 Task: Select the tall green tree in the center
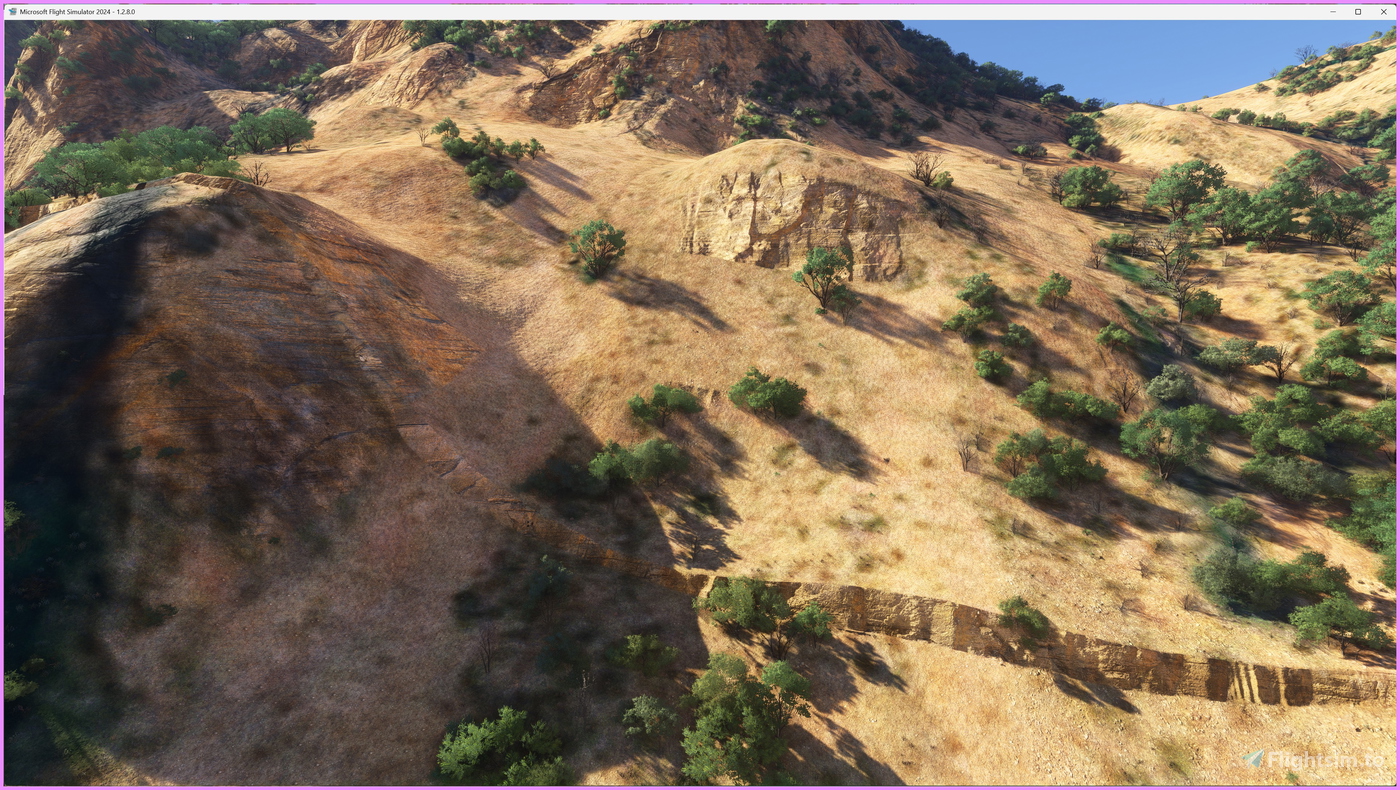pyautogui.click(x=600, y=250)
